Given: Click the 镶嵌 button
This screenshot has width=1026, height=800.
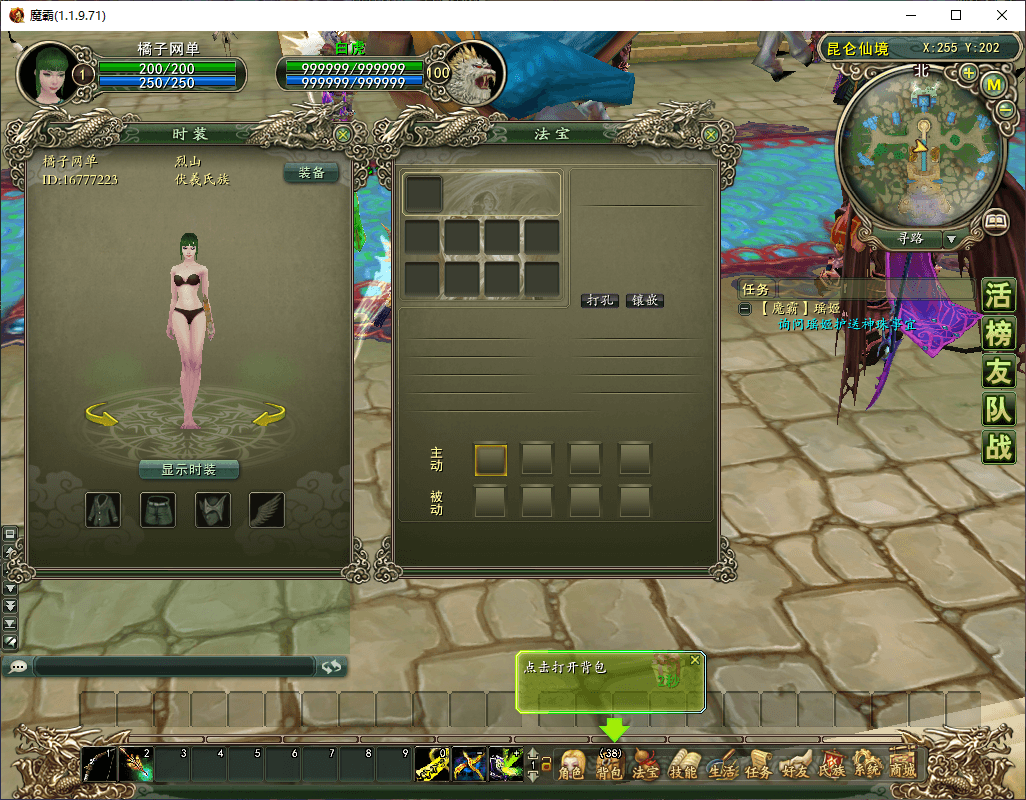Looking at the screenshot, I should tap(645, 300).
